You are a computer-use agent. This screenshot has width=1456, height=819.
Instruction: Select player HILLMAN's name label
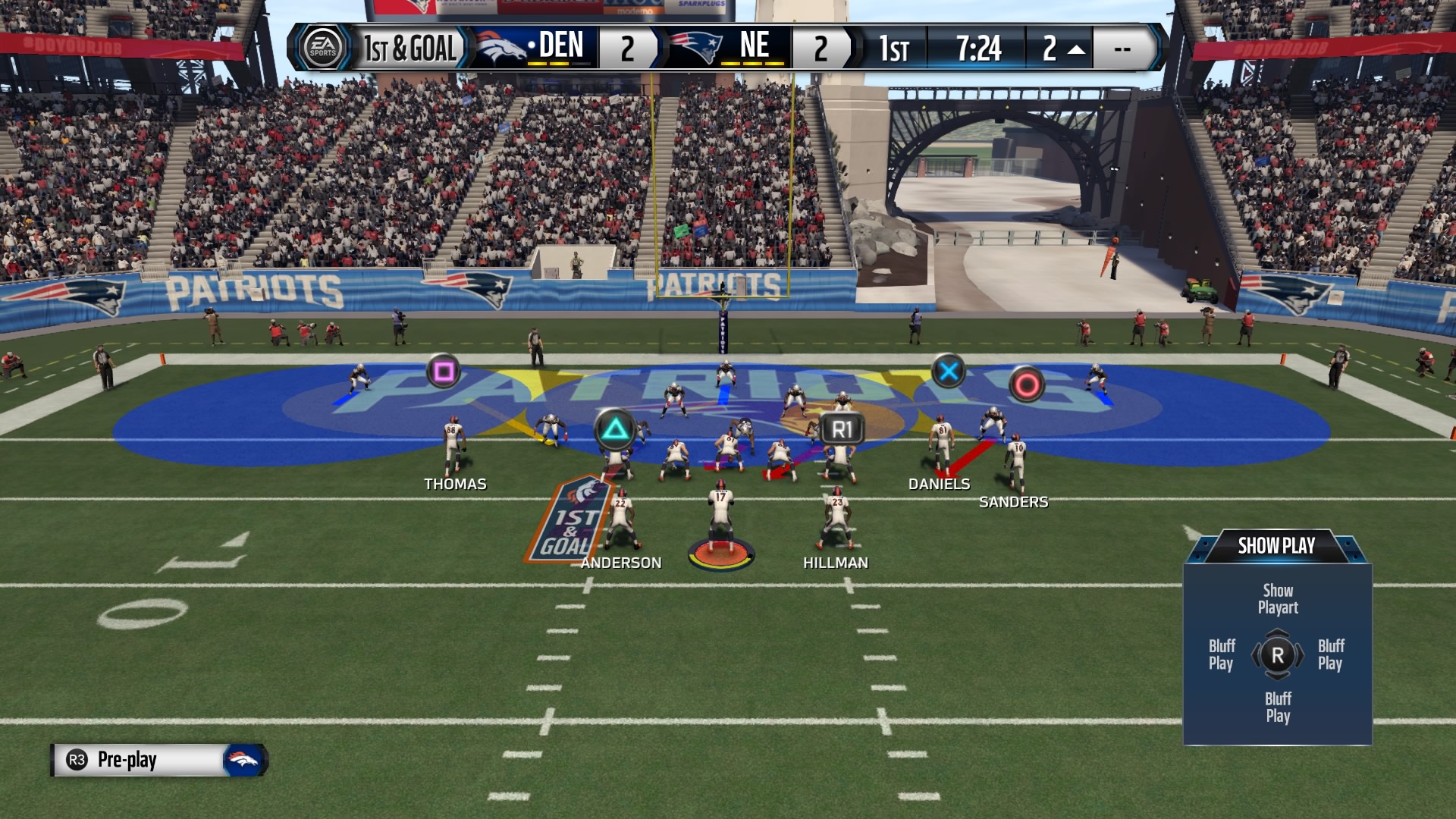[x=836, y=563]
